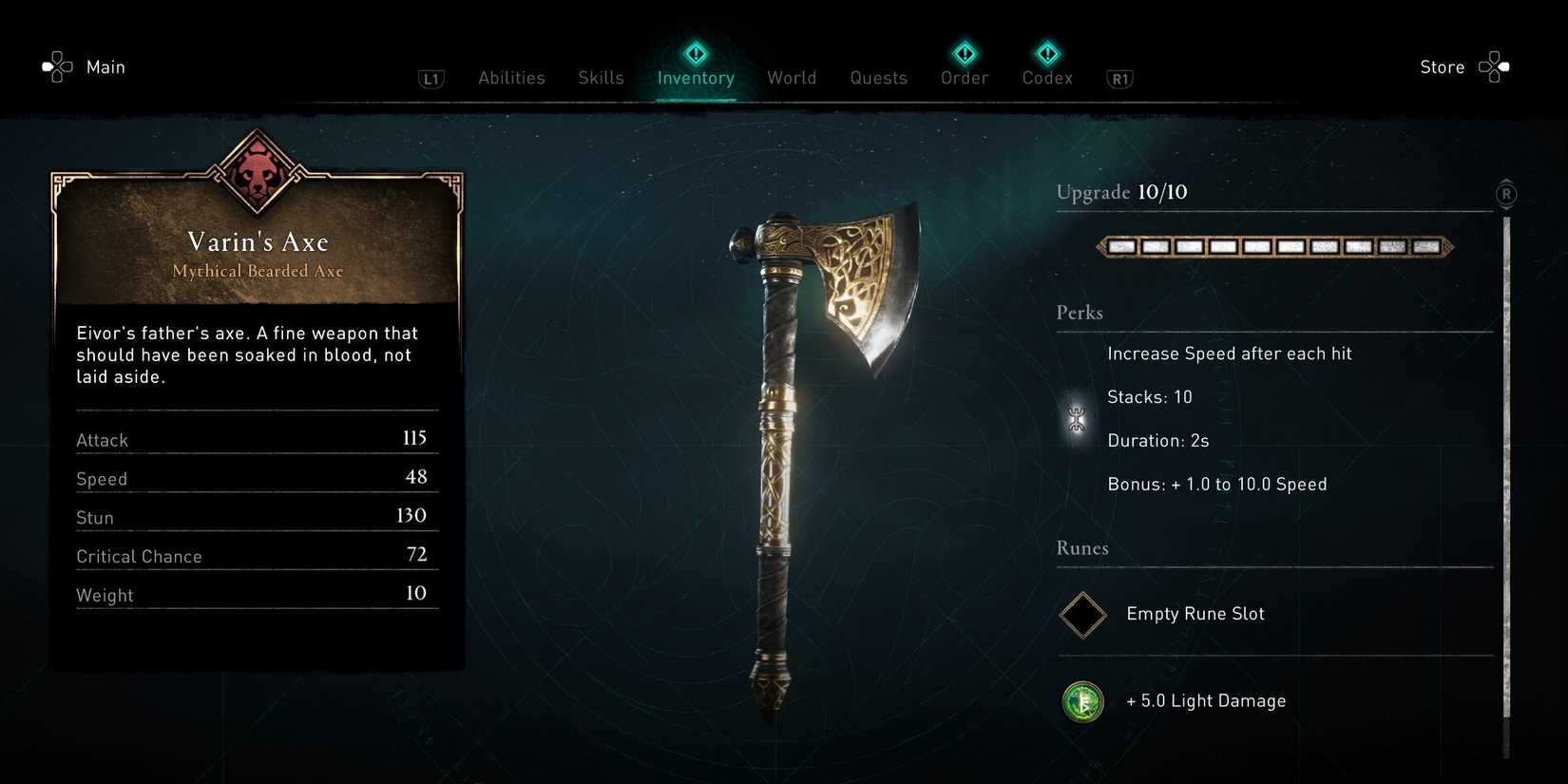The height and width of the screenshot is (784, 1568).
Task: Open the Store via the controller icon
Action: click(1494, 67)
